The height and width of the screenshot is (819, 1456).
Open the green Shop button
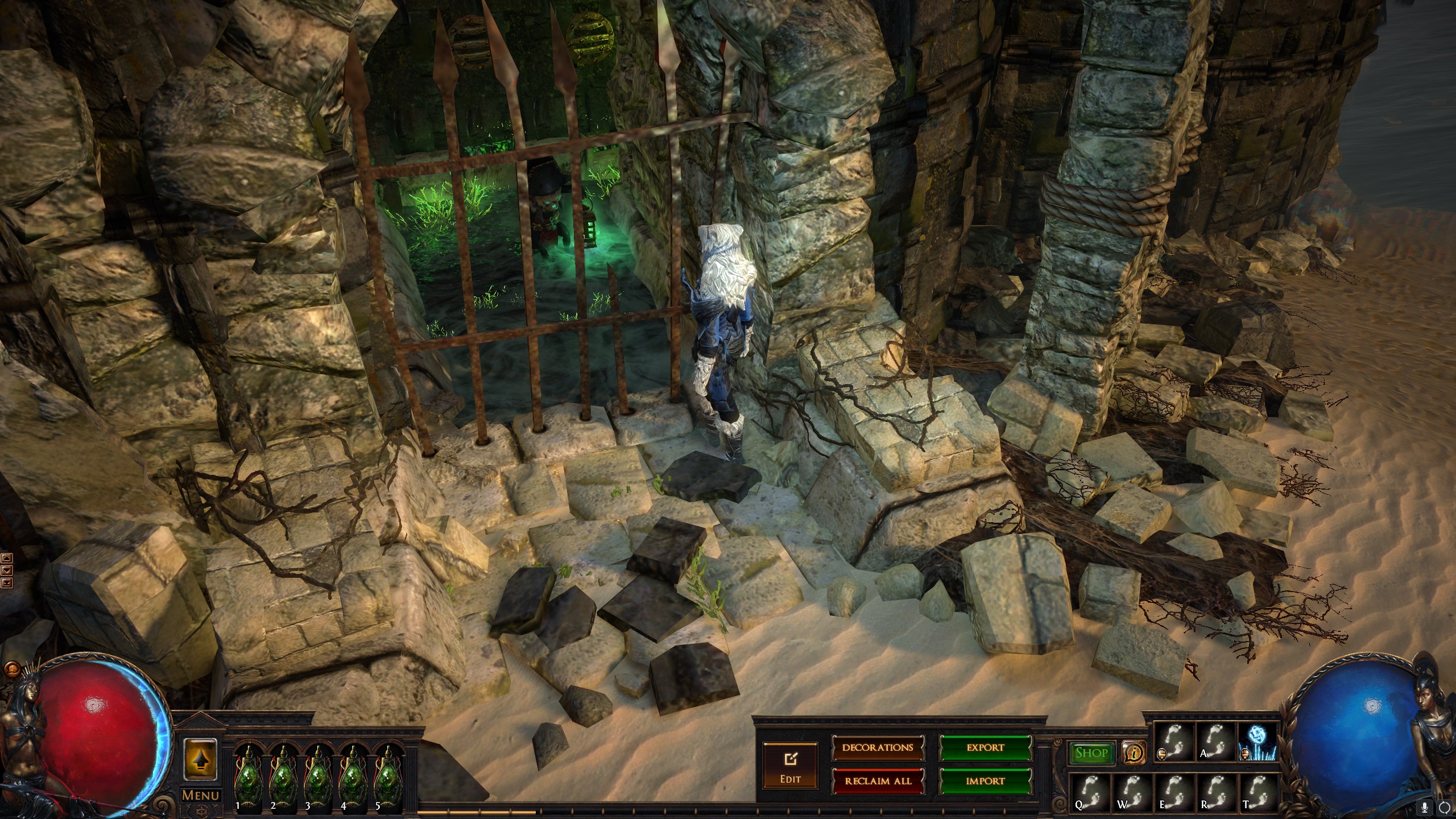pyautogui.click(x=1091, y=754)
